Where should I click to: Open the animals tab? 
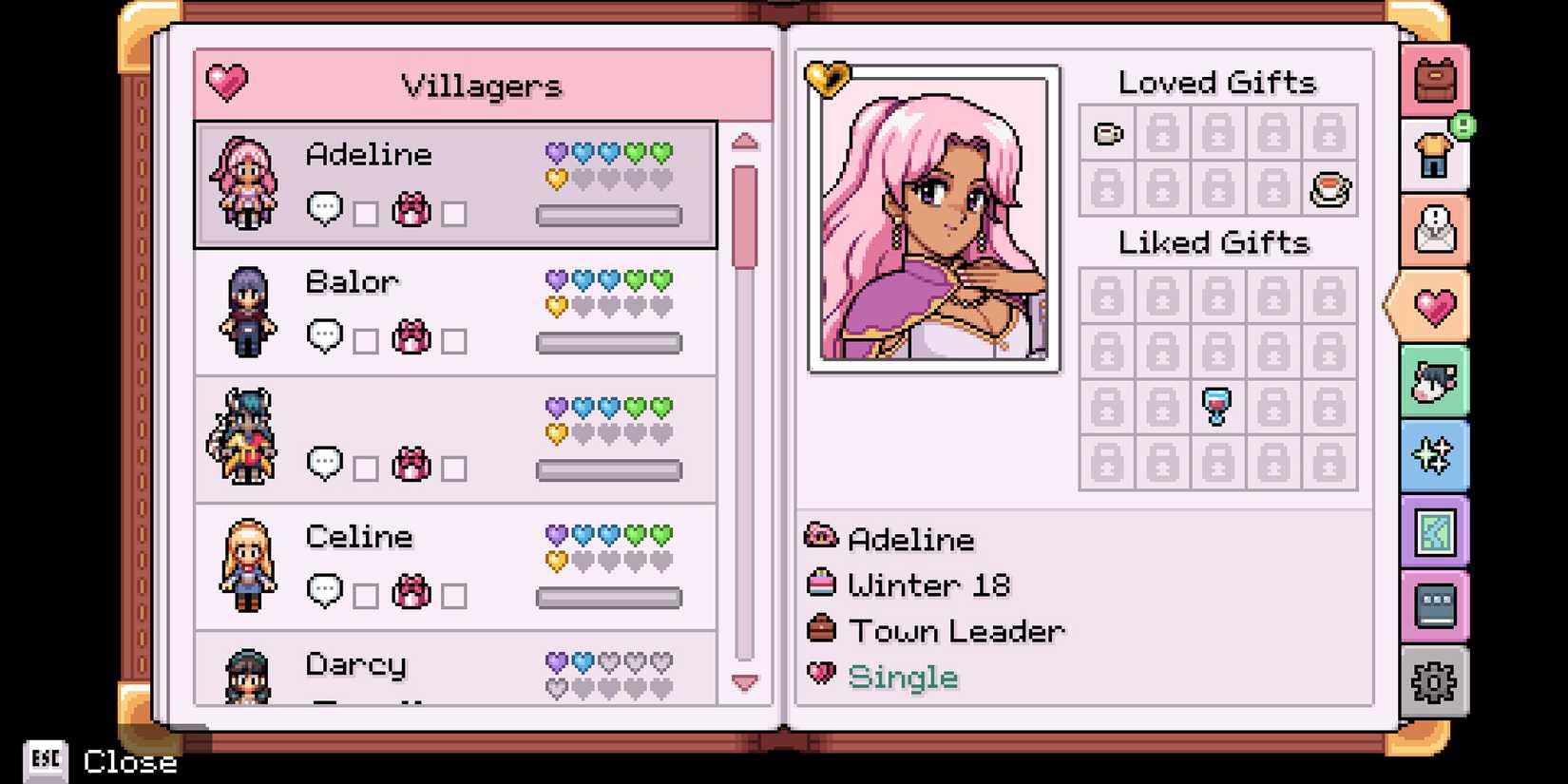pyautogui.click(x=1435, y=379)
